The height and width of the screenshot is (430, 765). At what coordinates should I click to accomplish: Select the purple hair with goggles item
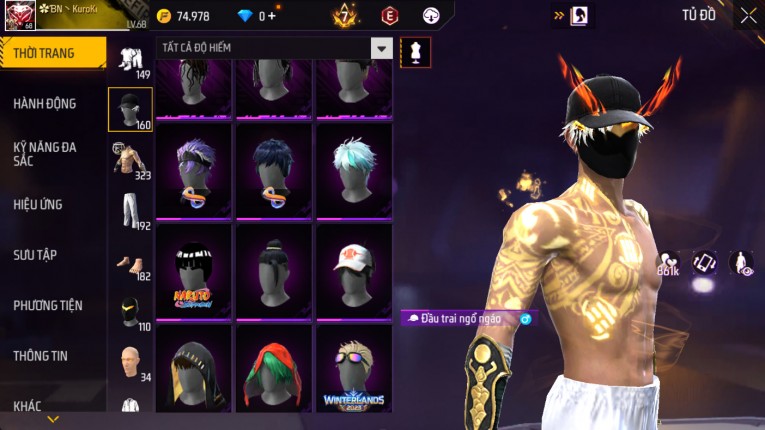[193, 168]
